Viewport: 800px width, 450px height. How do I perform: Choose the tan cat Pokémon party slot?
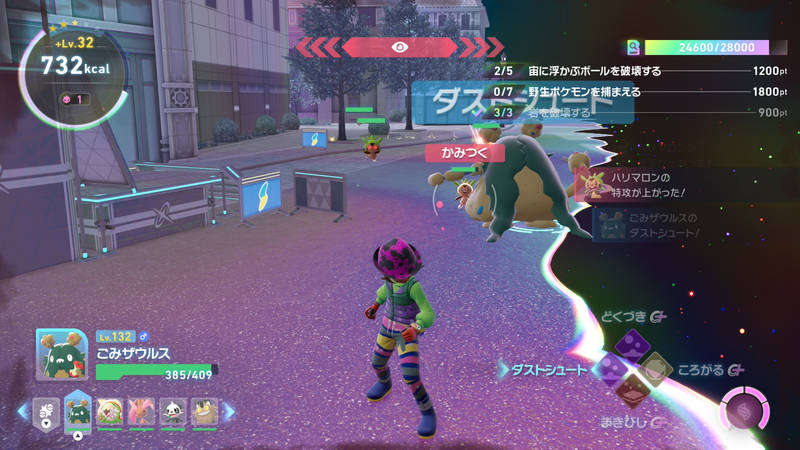point(205,410)
